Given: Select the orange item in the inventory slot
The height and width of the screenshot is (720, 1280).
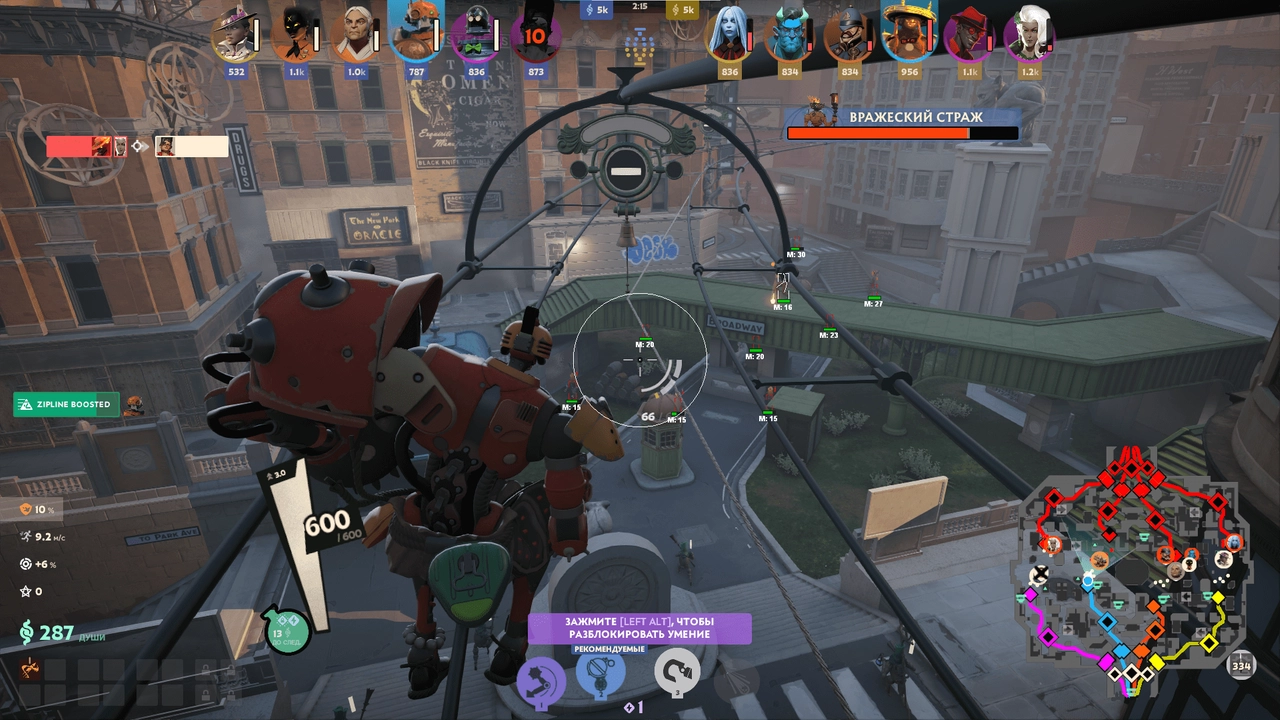Looking at the screenshot, I should (x=31, y=668).
